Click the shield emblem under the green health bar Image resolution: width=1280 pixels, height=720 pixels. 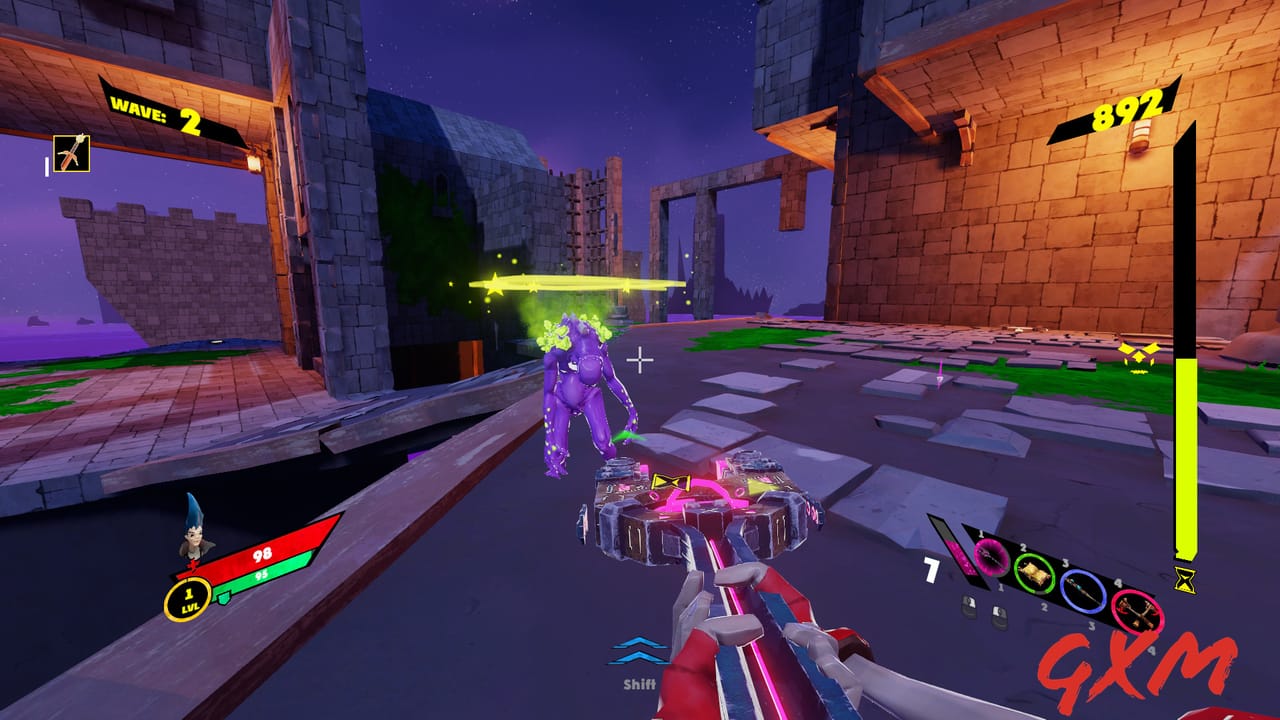(x=223, y=596)
